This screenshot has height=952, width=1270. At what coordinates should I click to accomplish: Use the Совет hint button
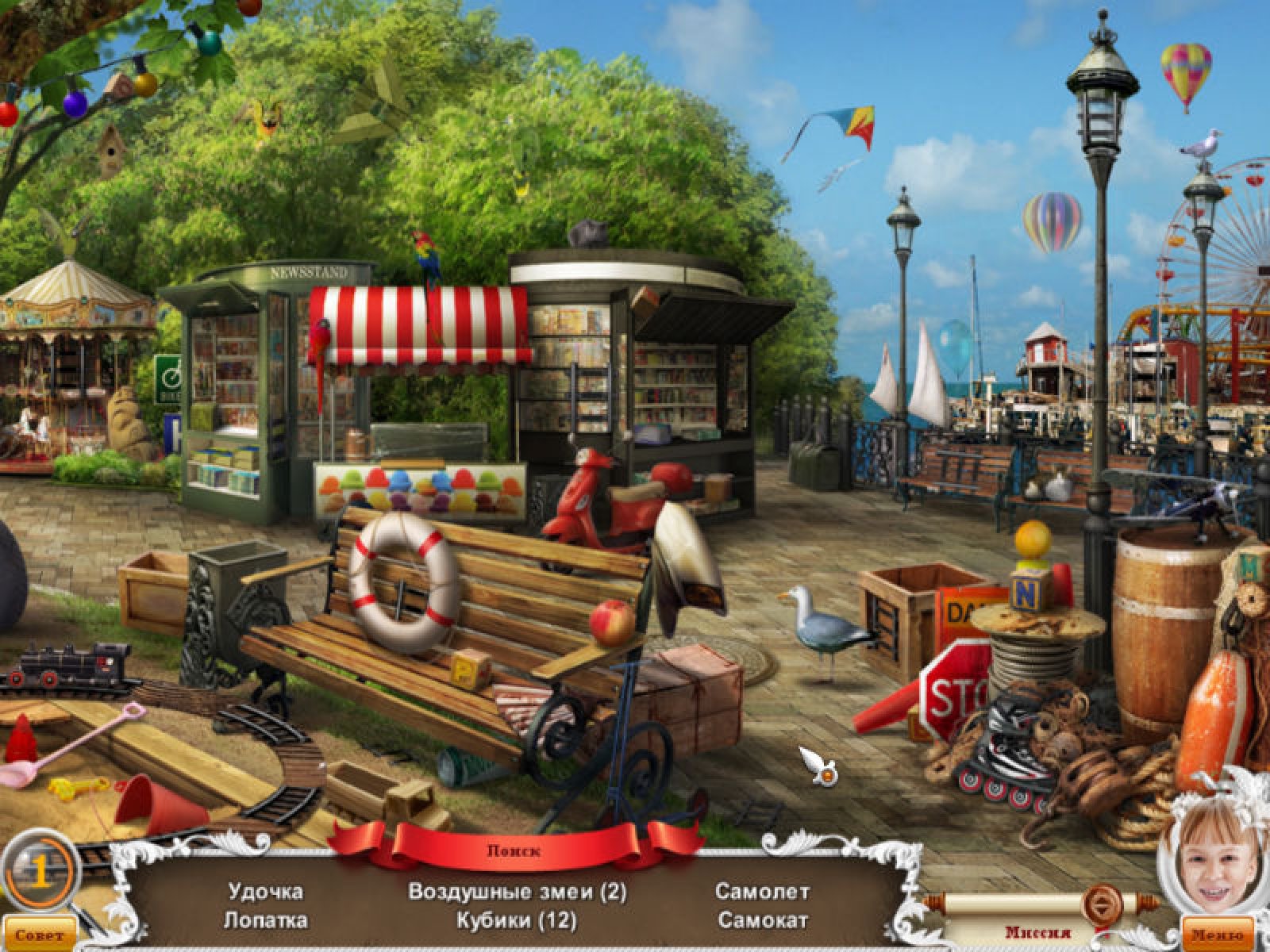coord(38,935)
